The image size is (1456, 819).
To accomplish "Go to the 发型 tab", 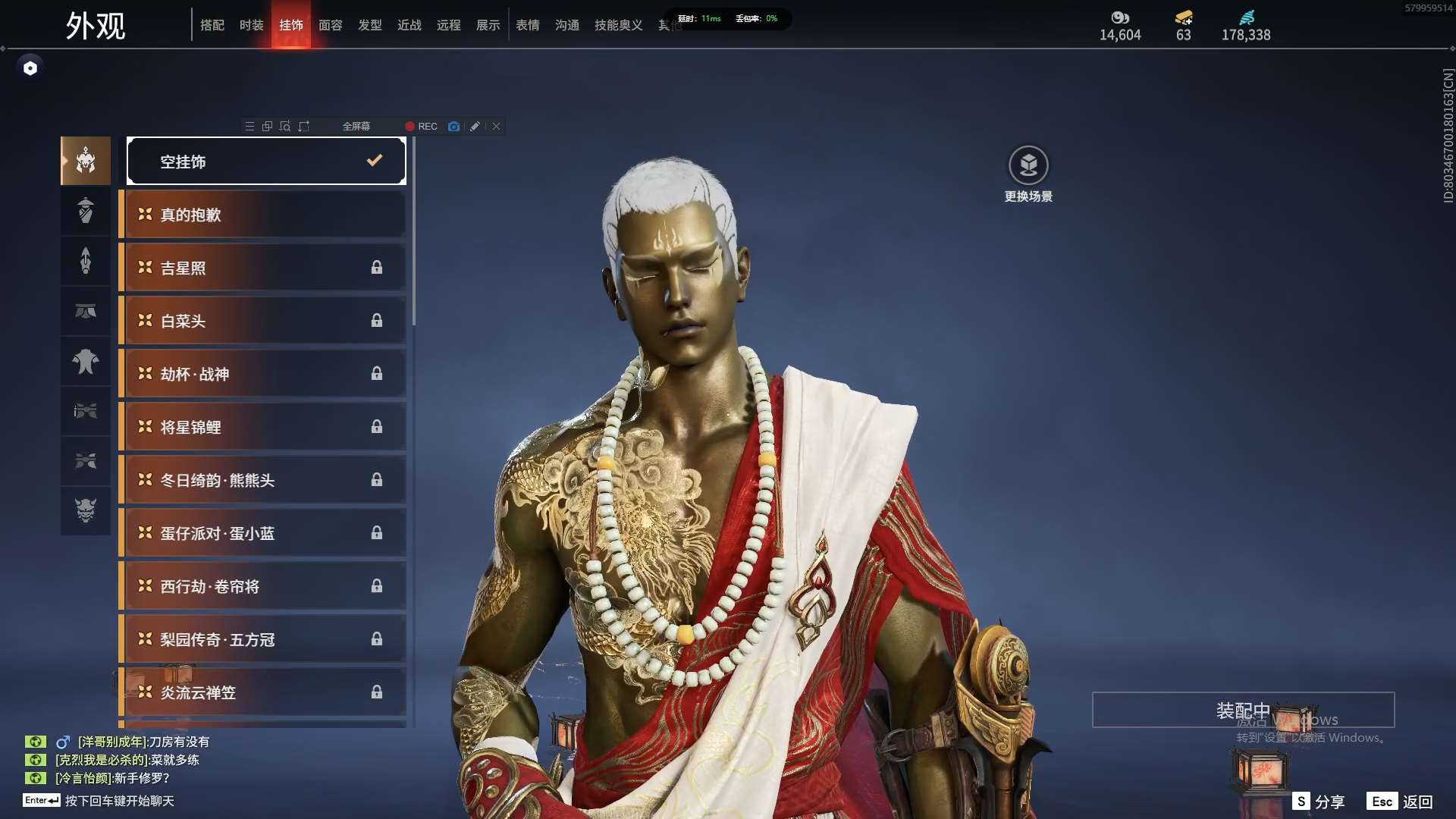I will [x=370, y=25].
